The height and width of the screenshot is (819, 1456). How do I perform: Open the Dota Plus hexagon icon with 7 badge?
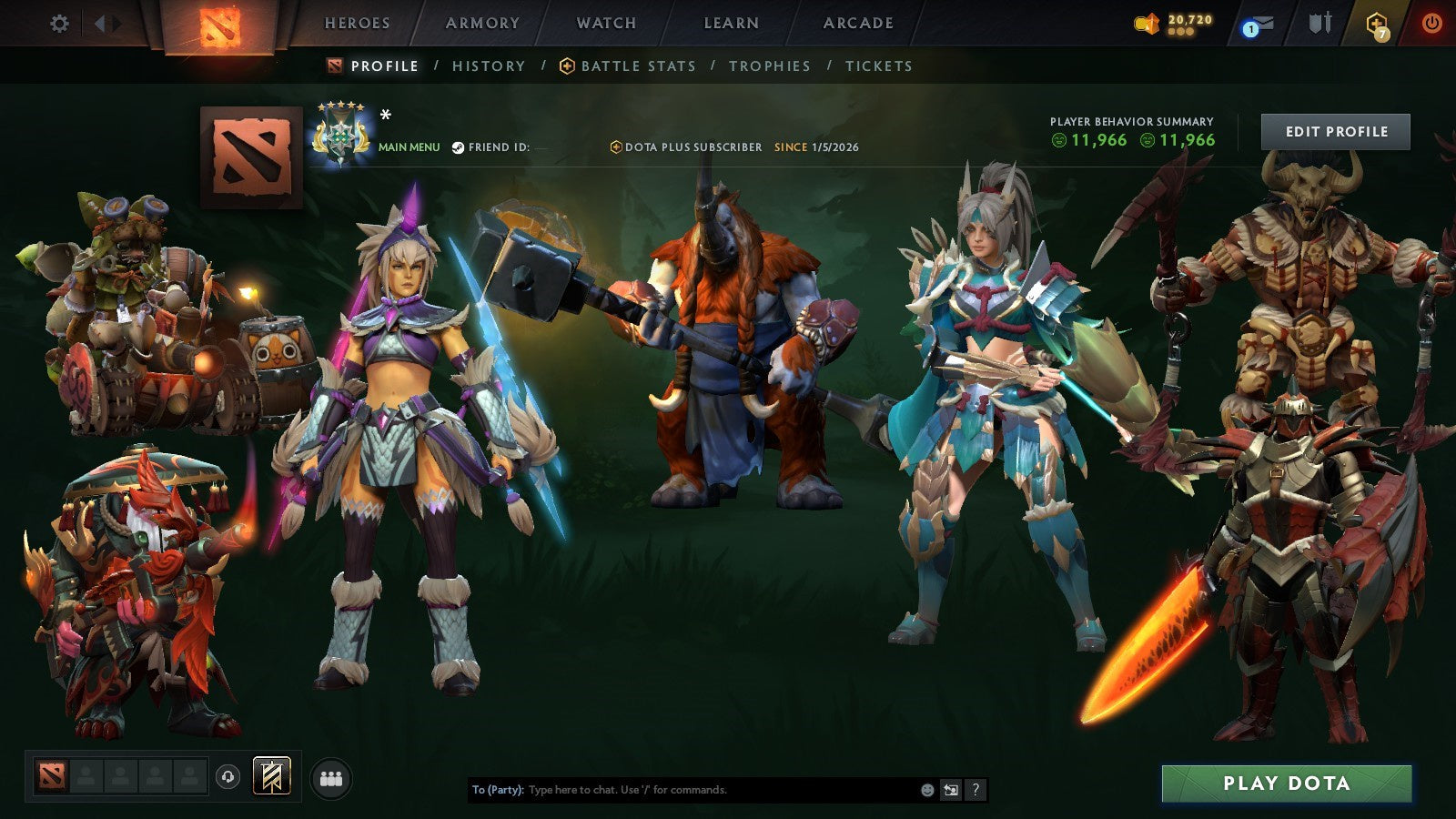click(1378, 25)
